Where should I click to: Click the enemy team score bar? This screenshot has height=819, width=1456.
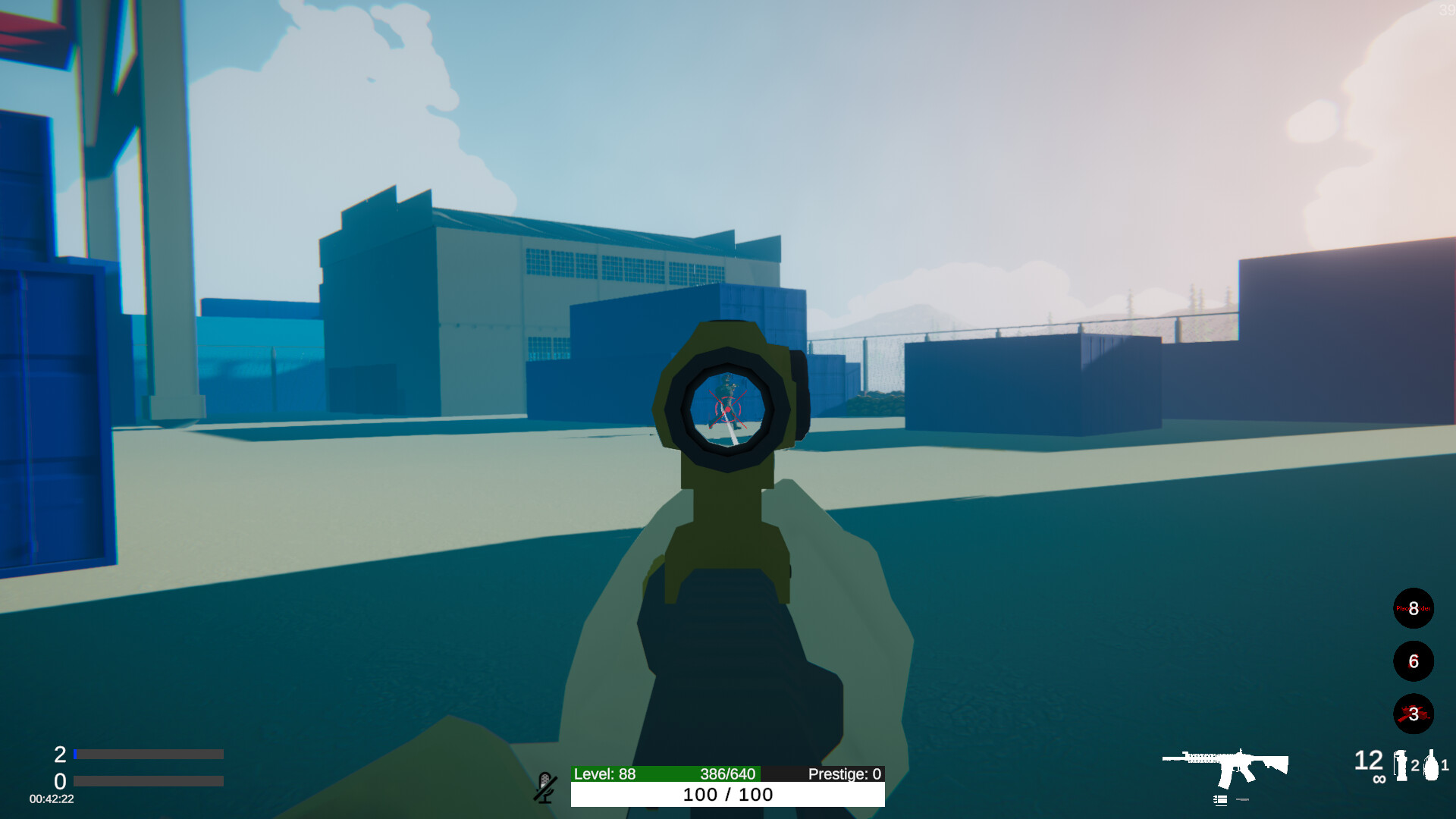coord(148,781)
